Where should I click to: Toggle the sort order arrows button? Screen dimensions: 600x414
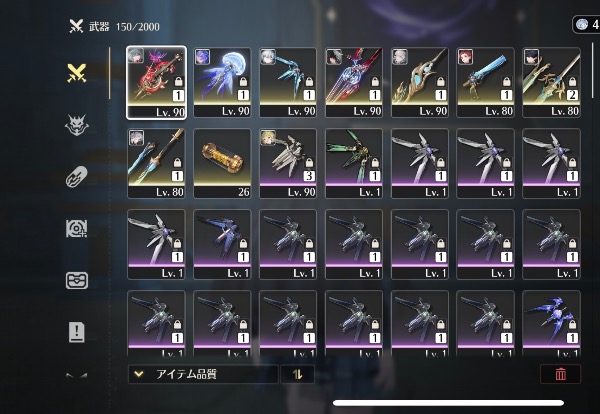[x=298, y=374]
